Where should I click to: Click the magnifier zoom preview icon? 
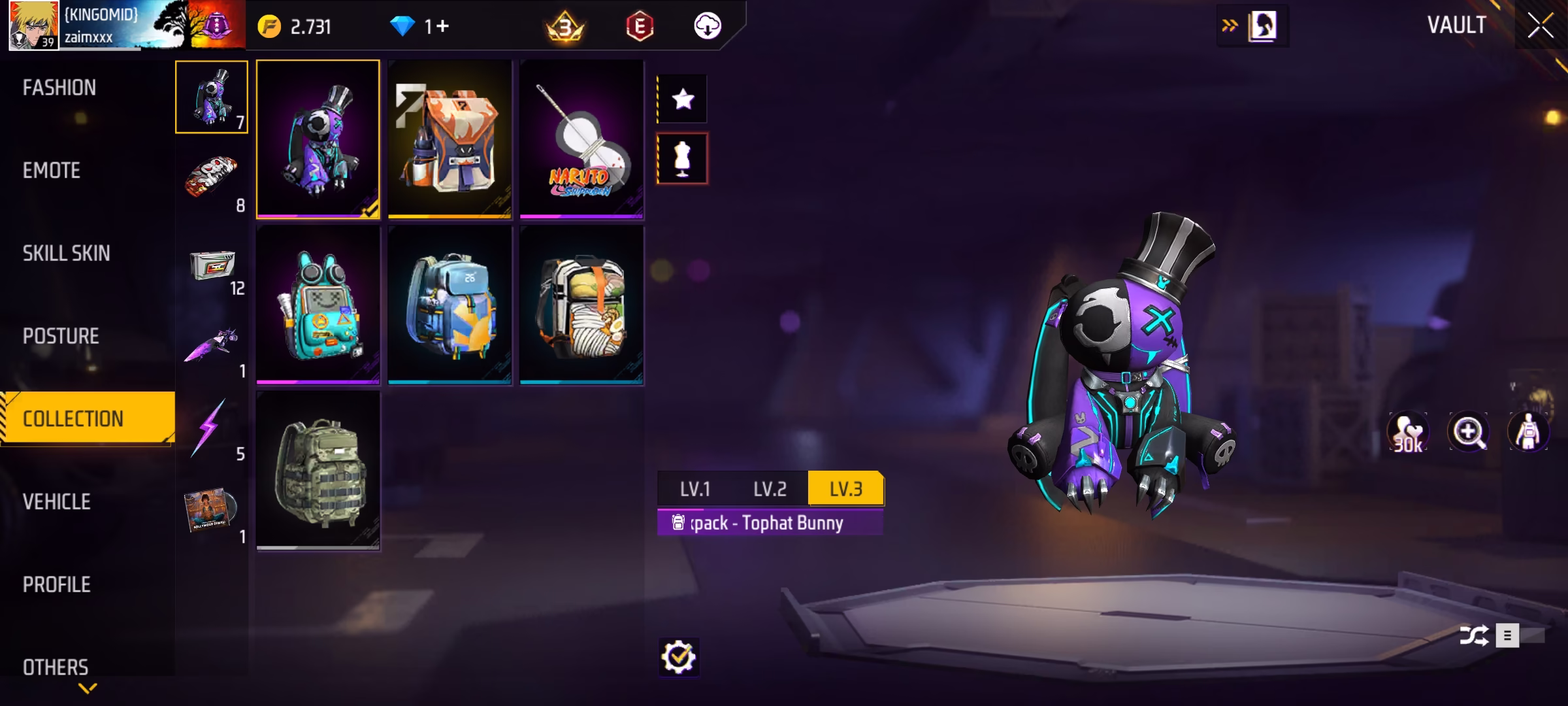point(1468,431)
